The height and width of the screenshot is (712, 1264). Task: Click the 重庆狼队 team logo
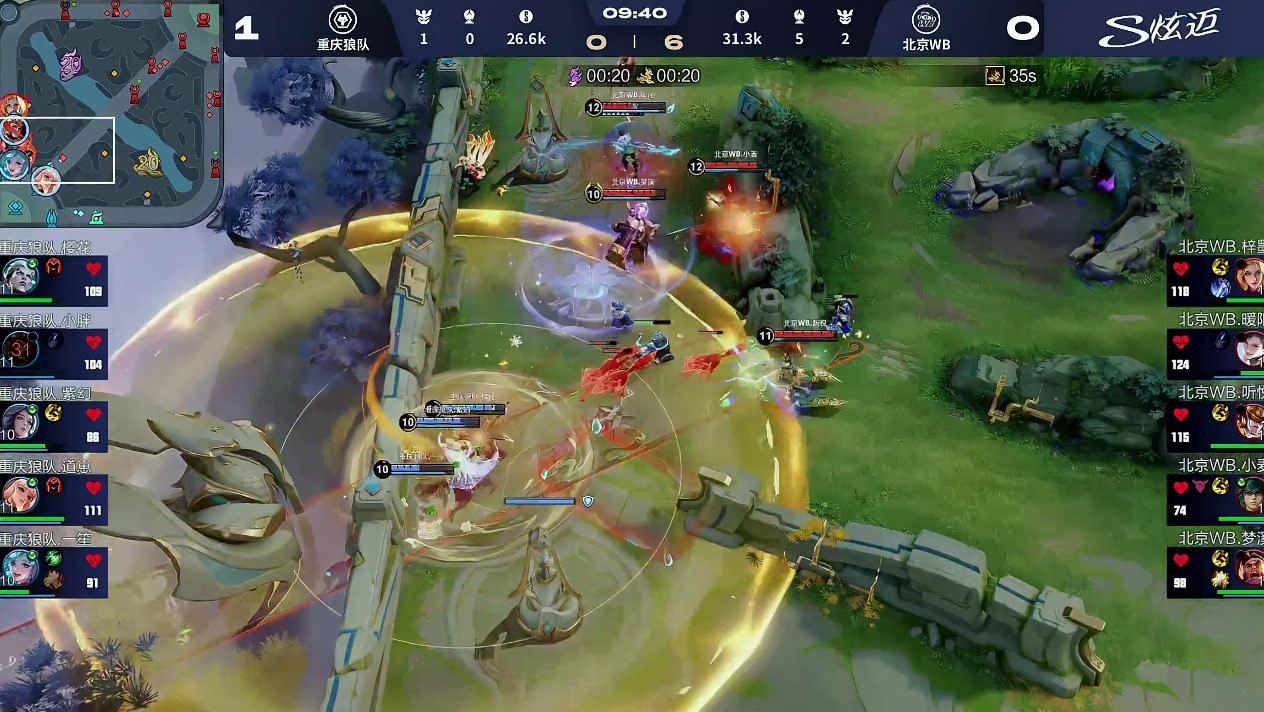click(343, 19)
